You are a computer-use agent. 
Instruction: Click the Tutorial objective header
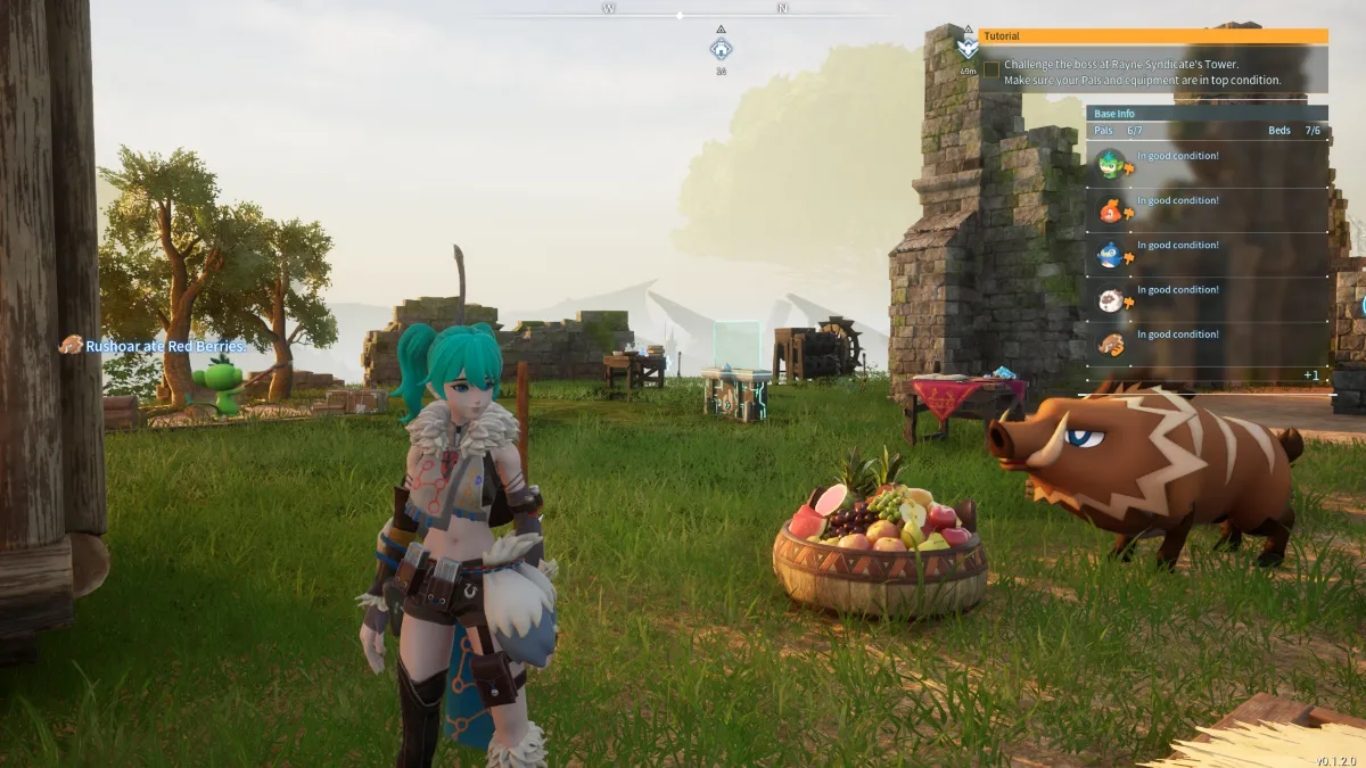(x=1153, y=36)
